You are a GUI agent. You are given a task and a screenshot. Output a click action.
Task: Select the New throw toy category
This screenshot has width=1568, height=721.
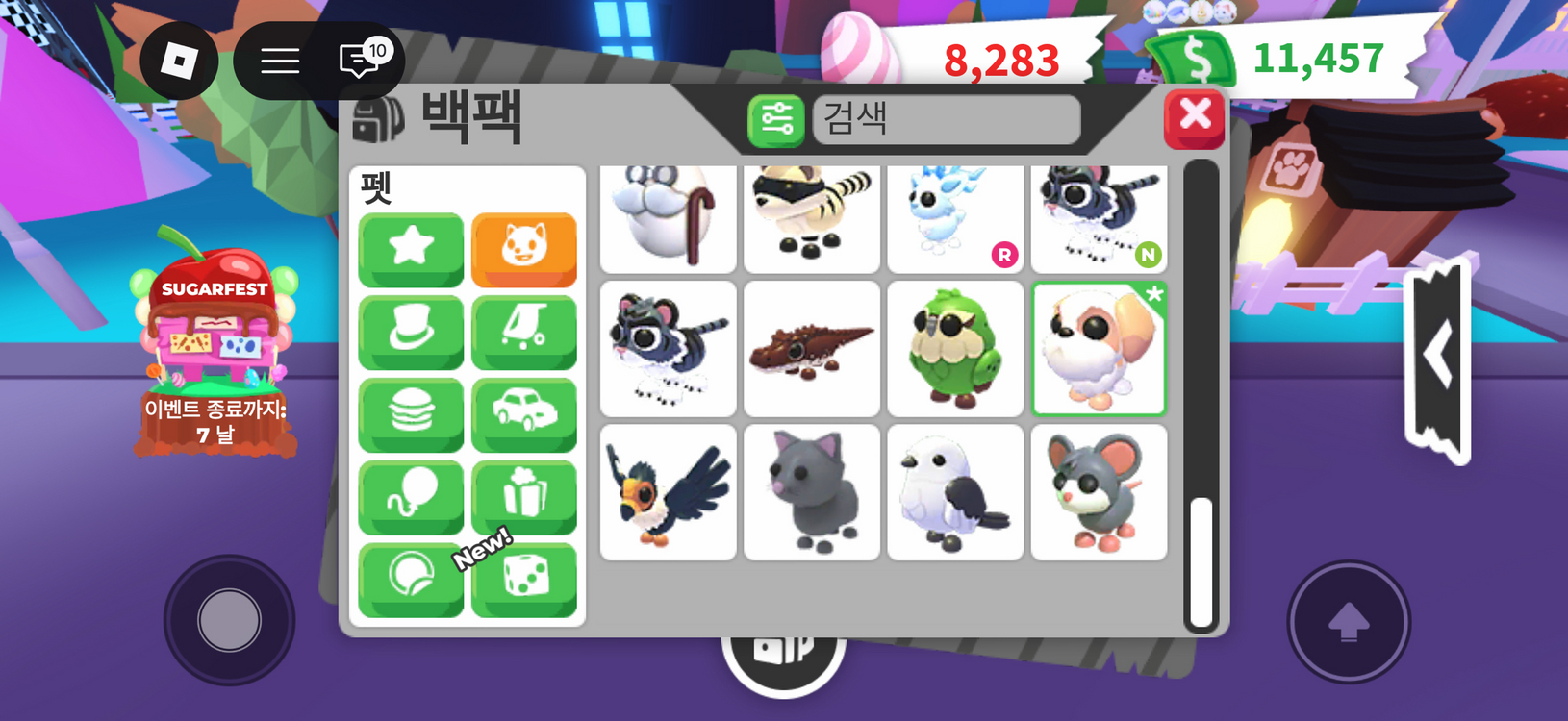(x=410, y=578)
